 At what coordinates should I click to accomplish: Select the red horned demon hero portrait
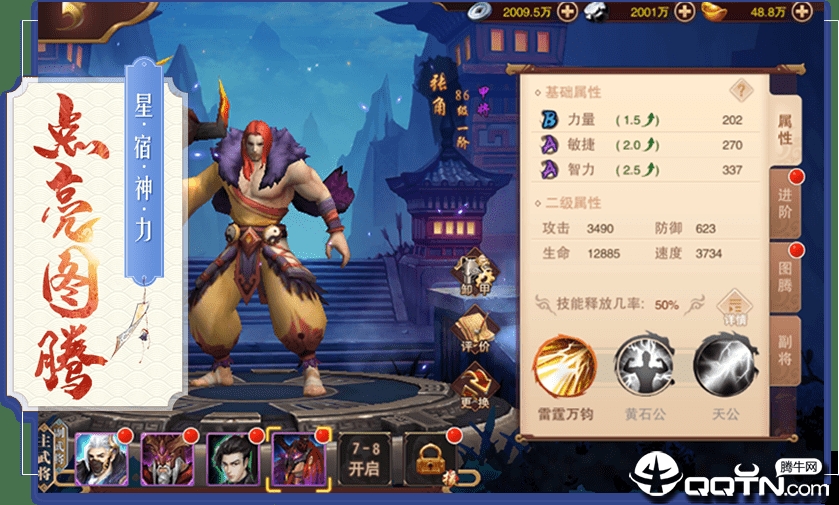(167, 459)
